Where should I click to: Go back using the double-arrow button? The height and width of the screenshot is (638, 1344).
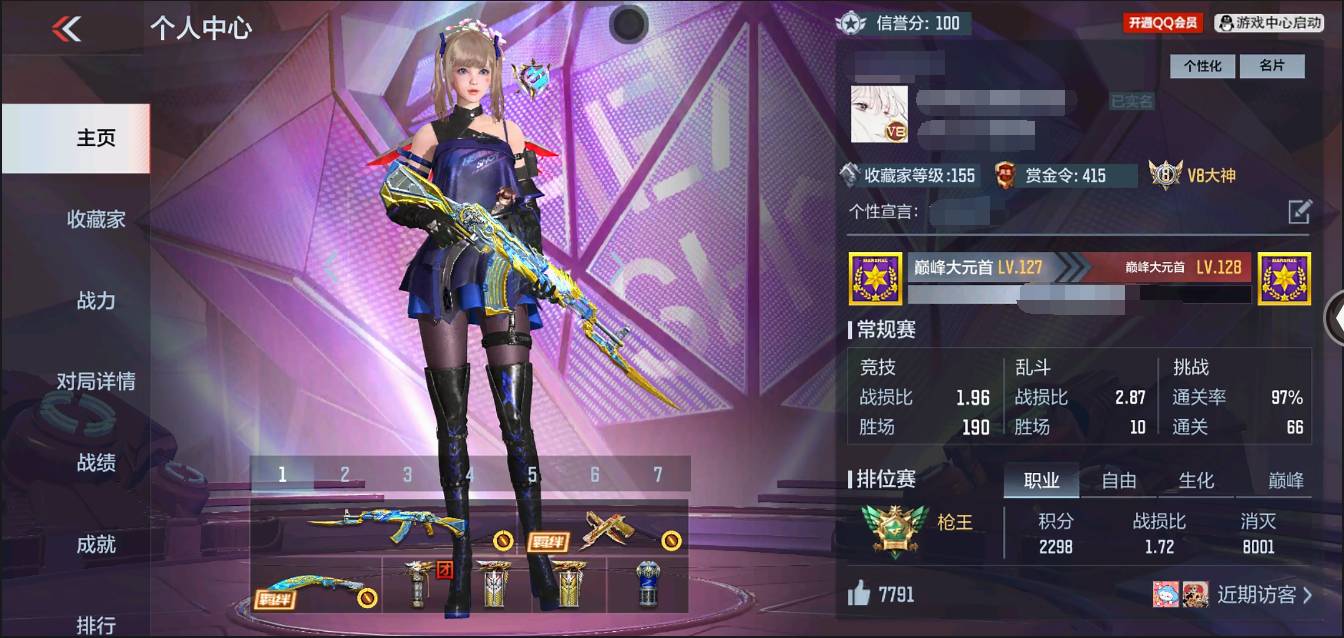[x=67, y=29]
